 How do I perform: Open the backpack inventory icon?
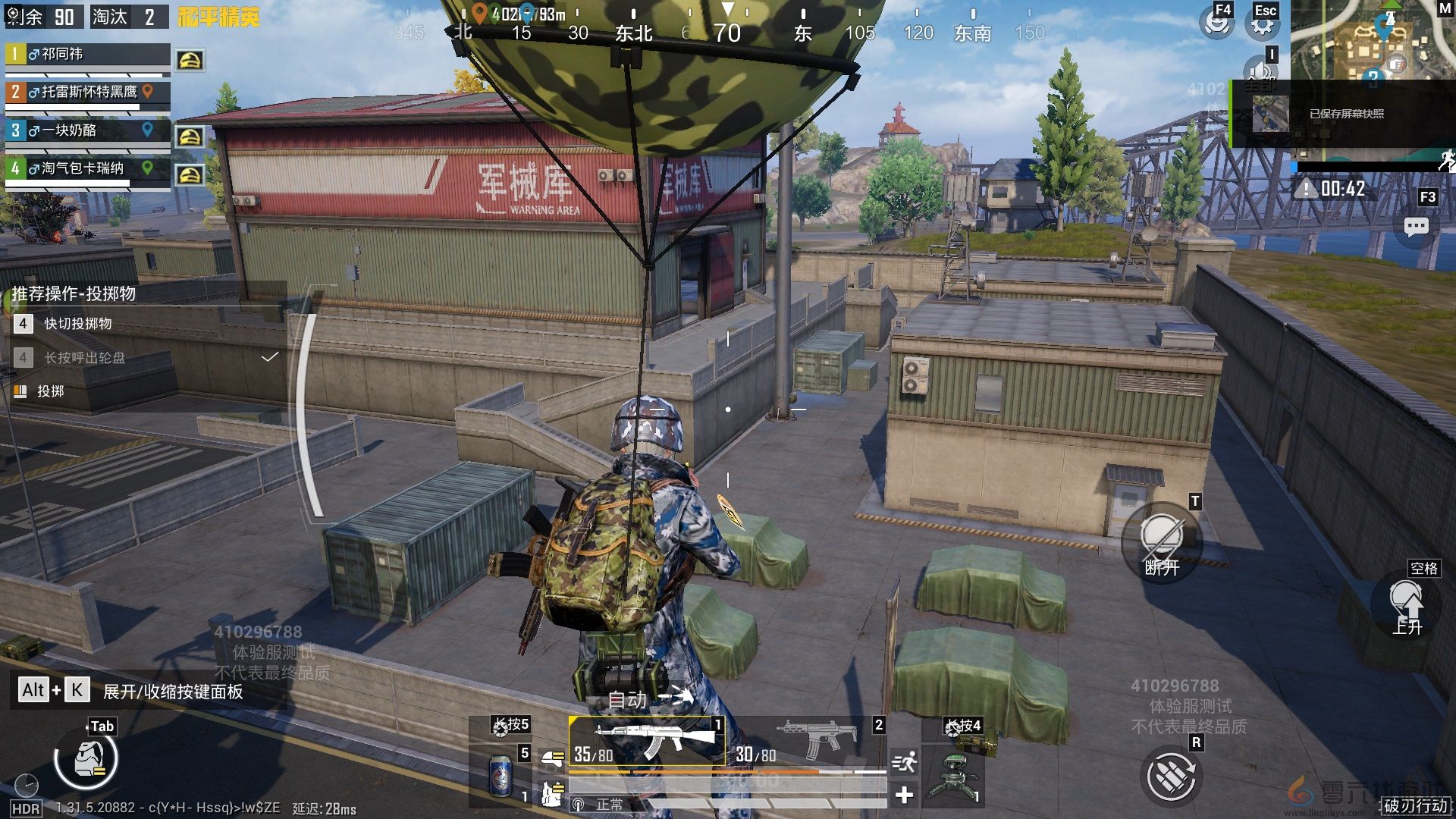point(87,759)
